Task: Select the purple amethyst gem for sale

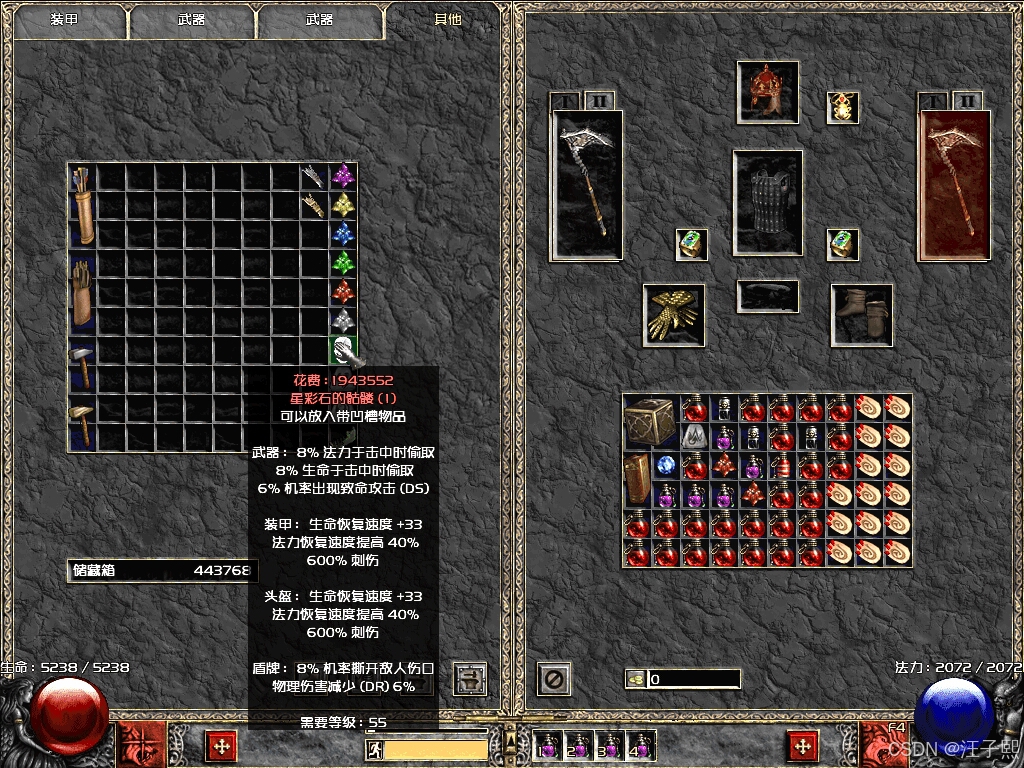Action: (344, 177)
